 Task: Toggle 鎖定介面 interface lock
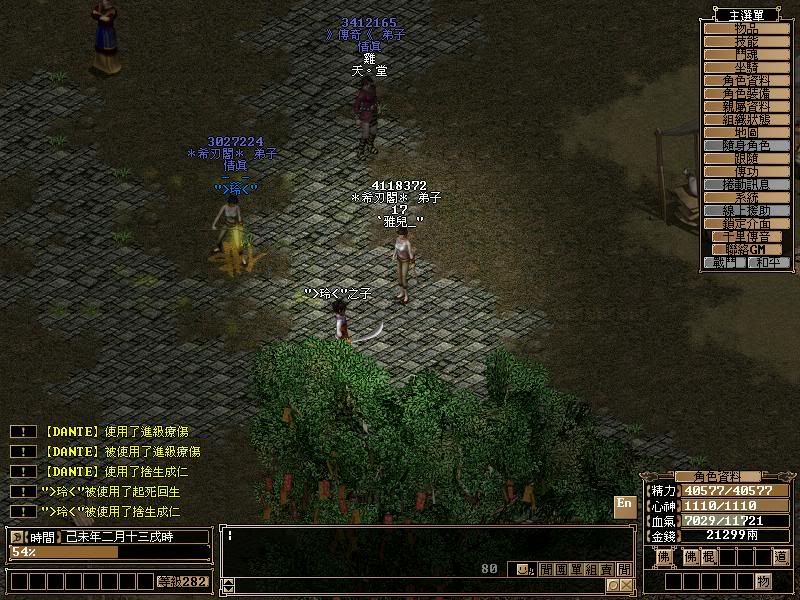(x=746, y=224)
